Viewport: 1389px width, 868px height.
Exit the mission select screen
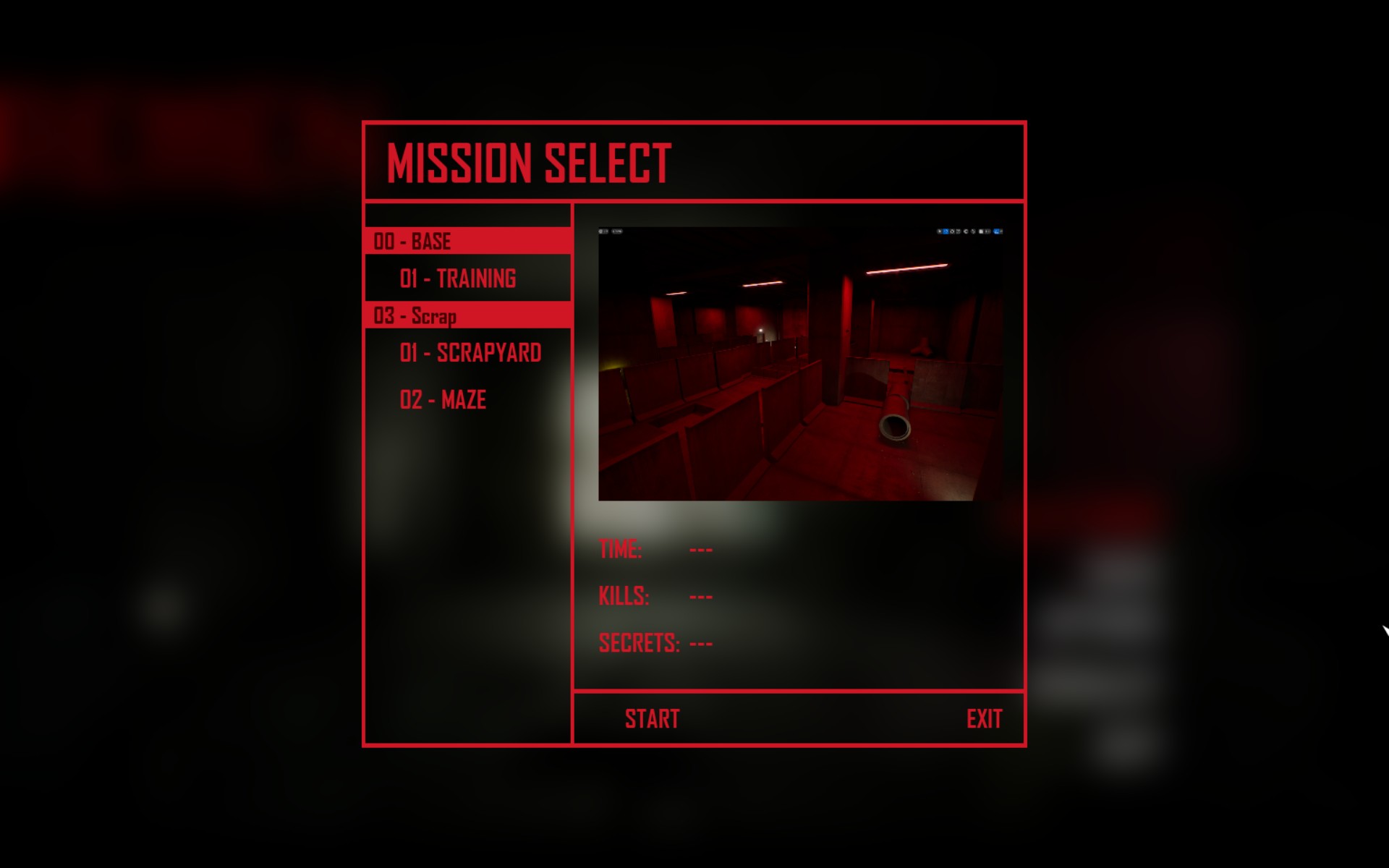tap(984, 719)
